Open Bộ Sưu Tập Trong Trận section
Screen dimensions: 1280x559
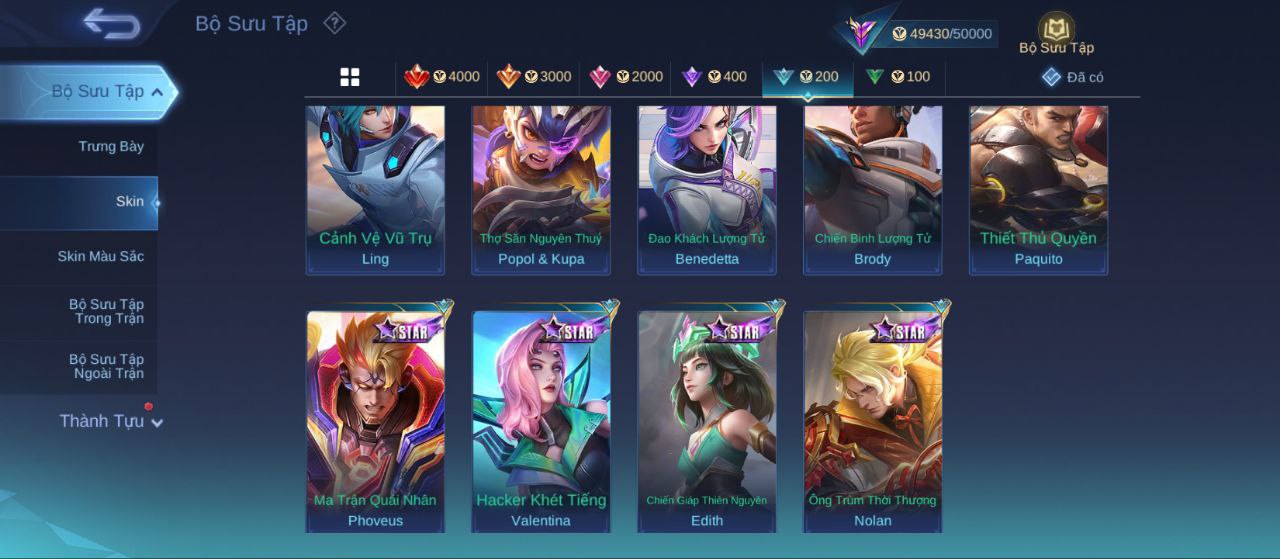106,312
